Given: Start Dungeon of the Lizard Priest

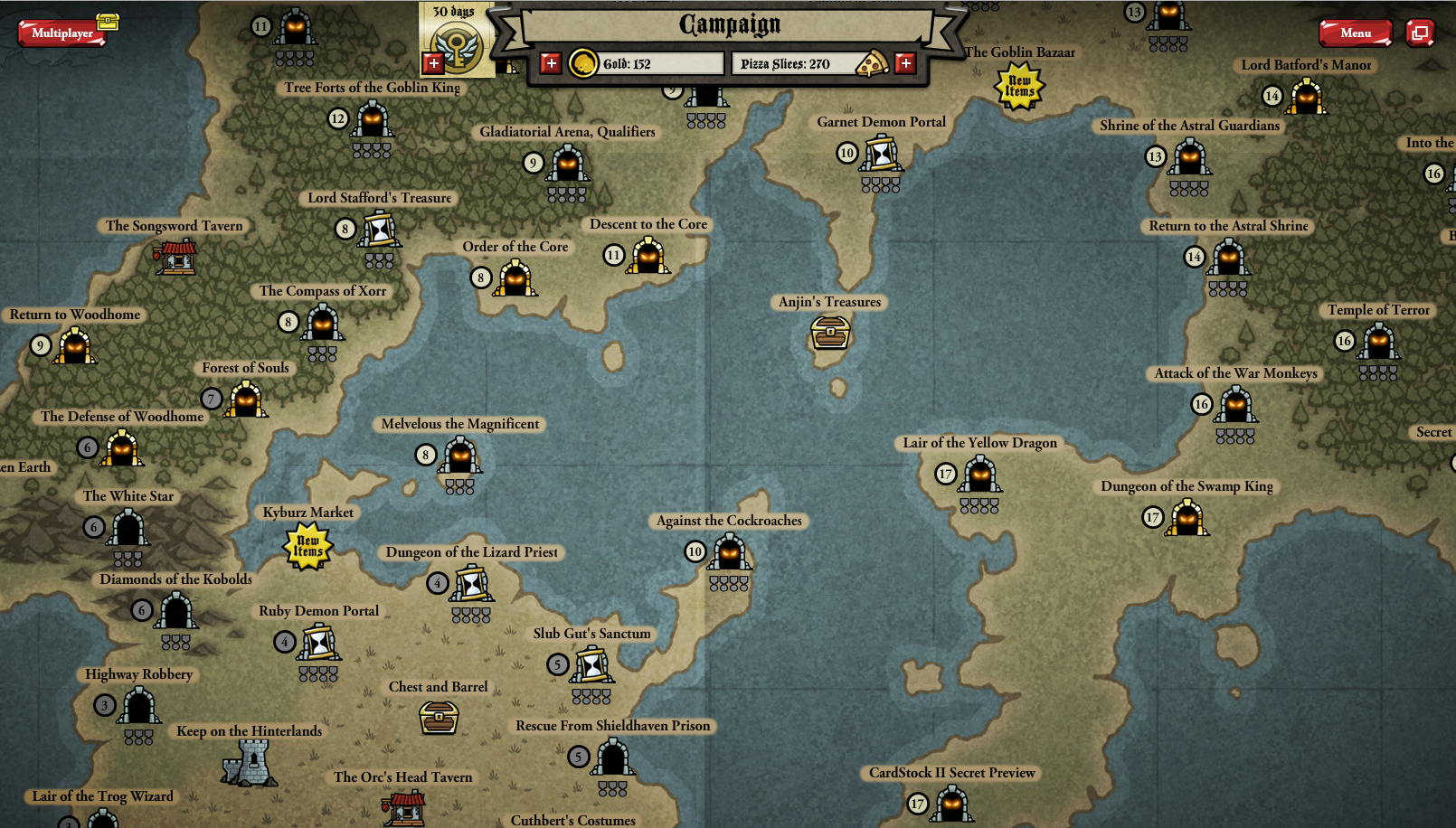Looking at the screenshot, I should (472, 584).
